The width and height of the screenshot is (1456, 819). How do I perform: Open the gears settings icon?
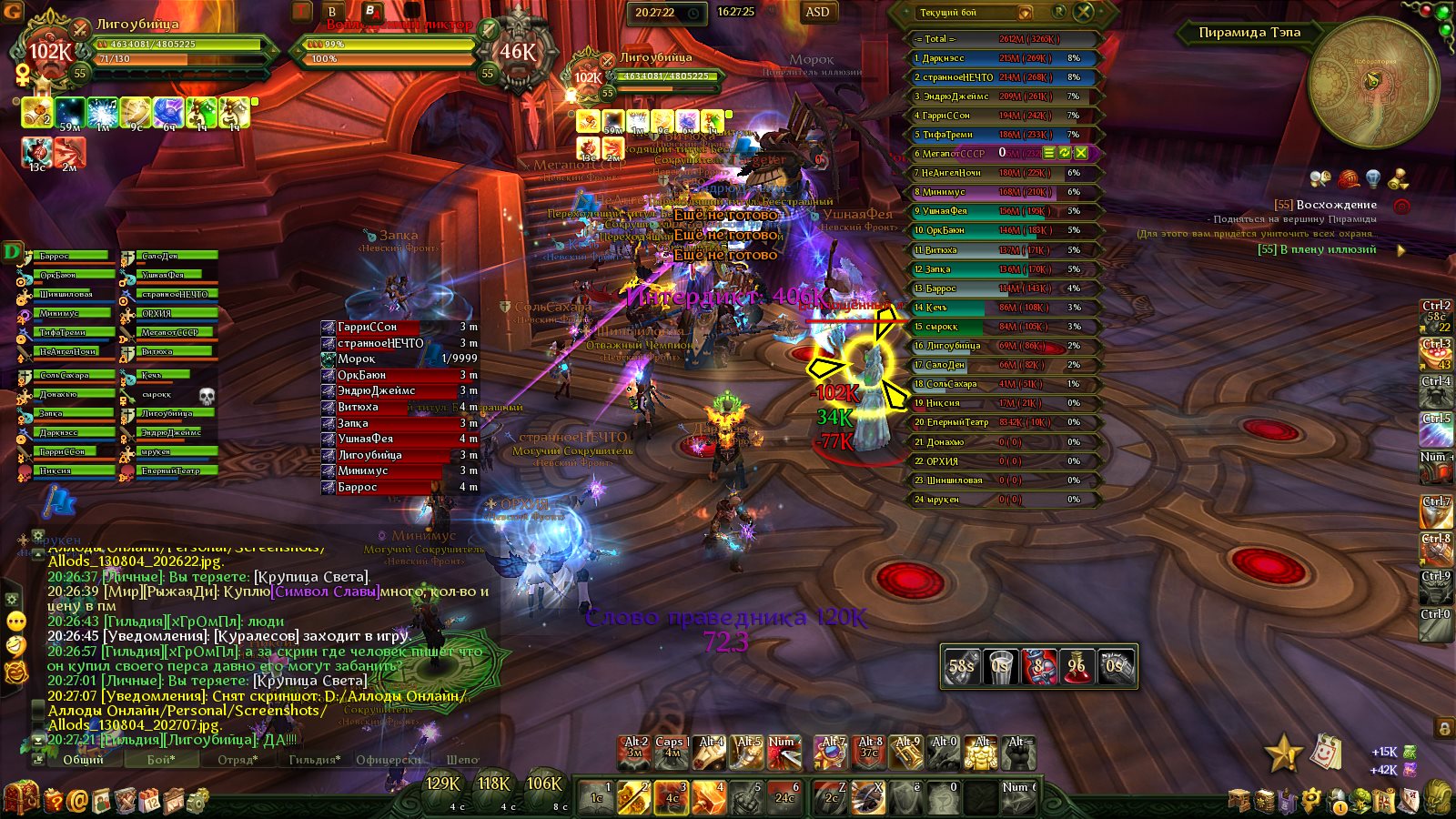click(197, 800)
